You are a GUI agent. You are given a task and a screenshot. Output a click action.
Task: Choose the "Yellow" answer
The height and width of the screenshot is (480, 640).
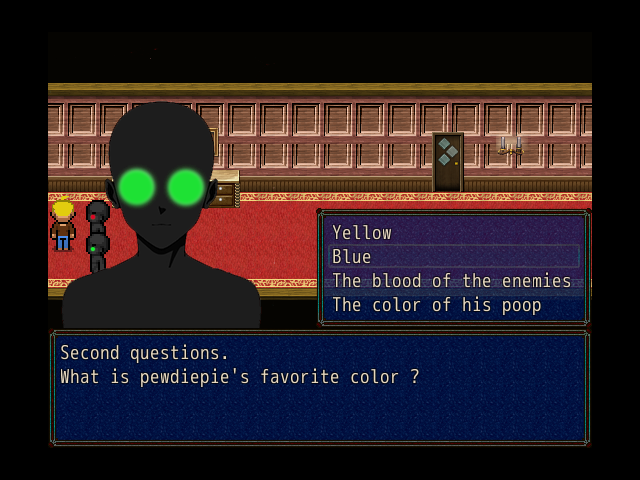pyautogui.click(x=362, y=233)
